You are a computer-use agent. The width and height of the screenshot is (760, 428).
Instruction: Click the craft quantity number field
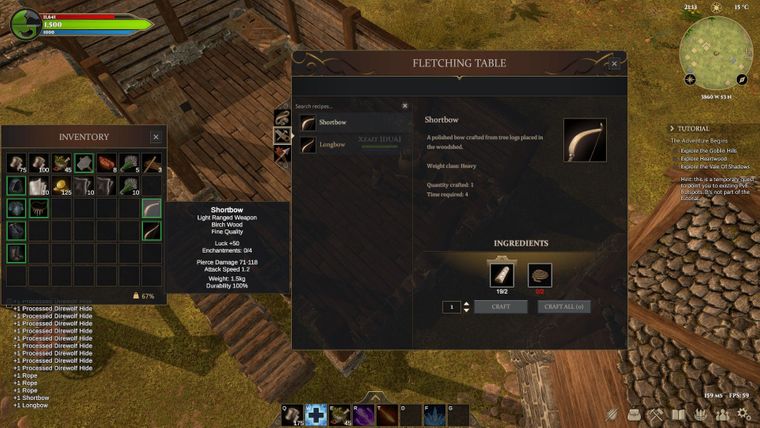click(x=452, y=307)
